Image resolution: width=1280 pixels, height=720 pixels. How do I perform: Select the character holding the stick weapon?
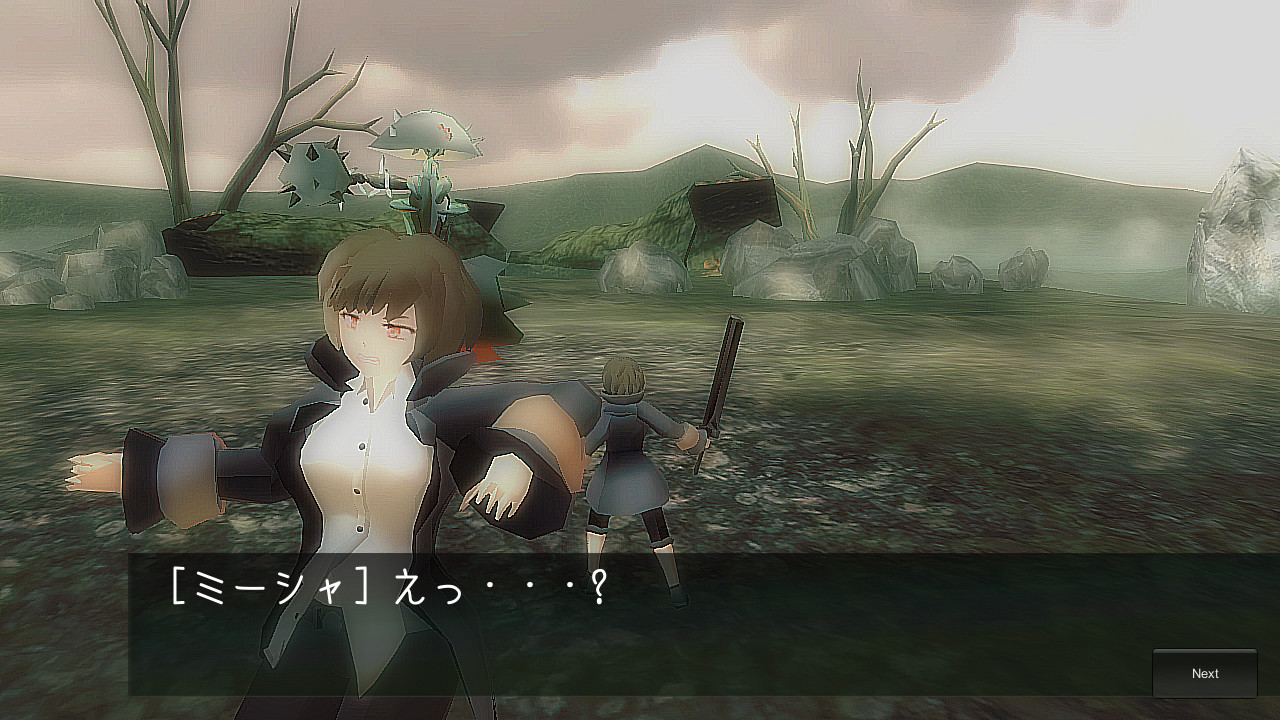coord(630,450)
